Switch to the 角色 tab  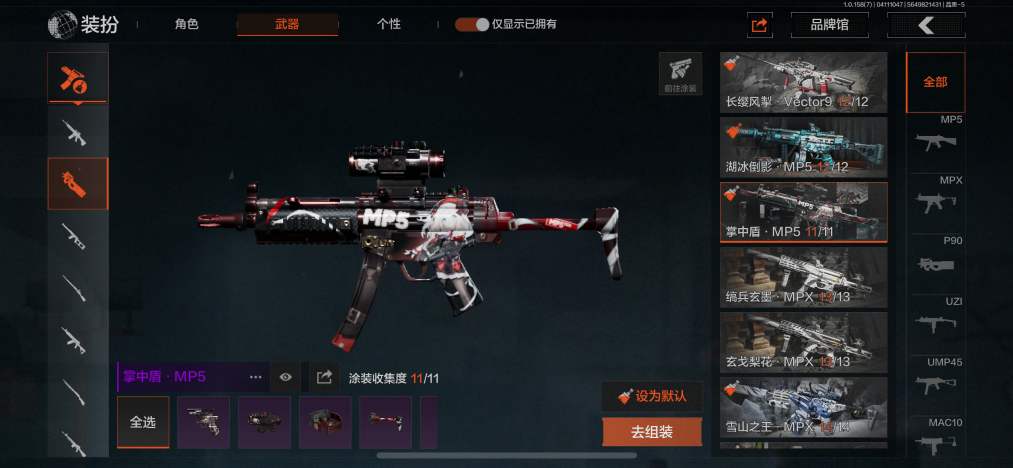186,24
